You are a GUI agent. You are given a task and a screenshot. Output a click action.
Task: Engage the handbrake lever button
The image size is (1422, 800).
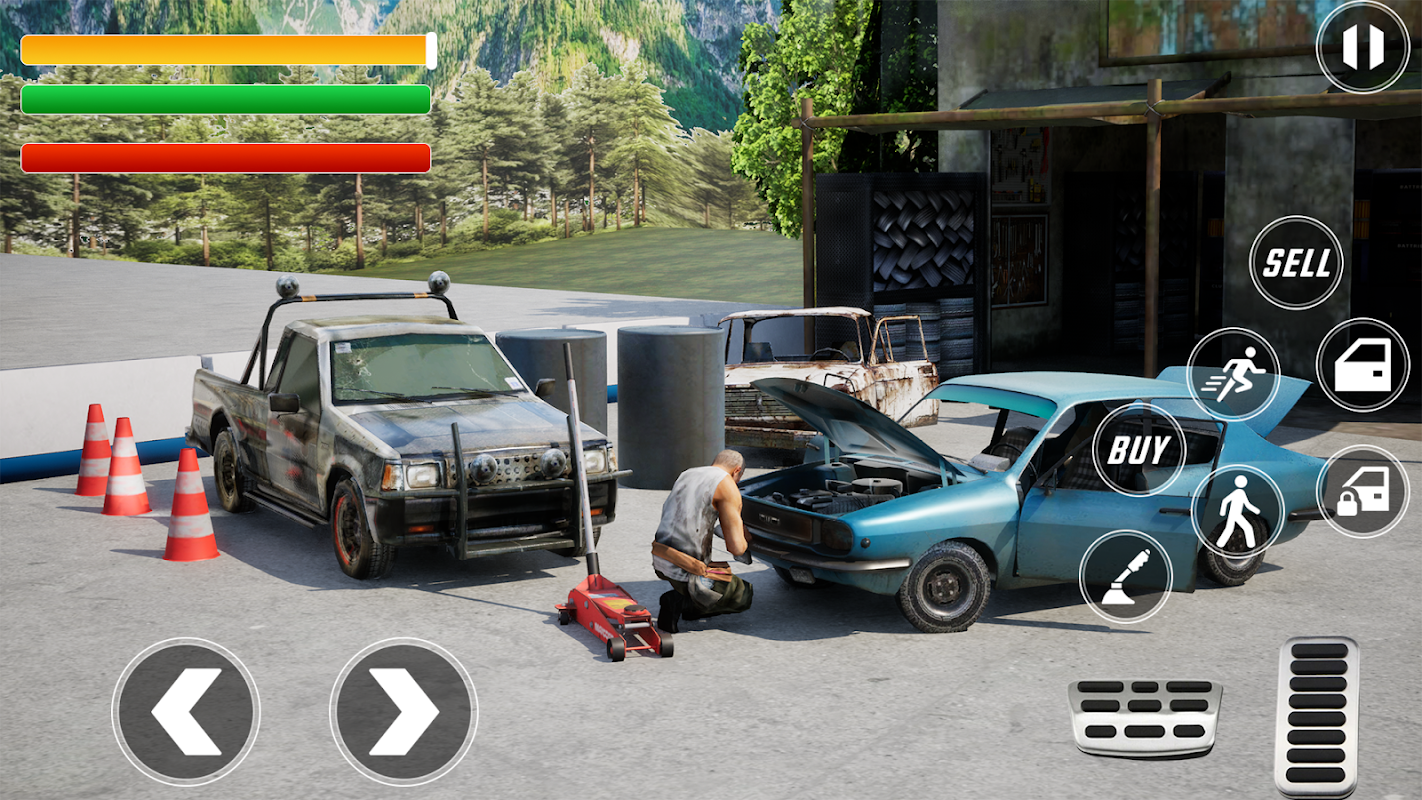pyautogui.click(x=1126, y=577)
